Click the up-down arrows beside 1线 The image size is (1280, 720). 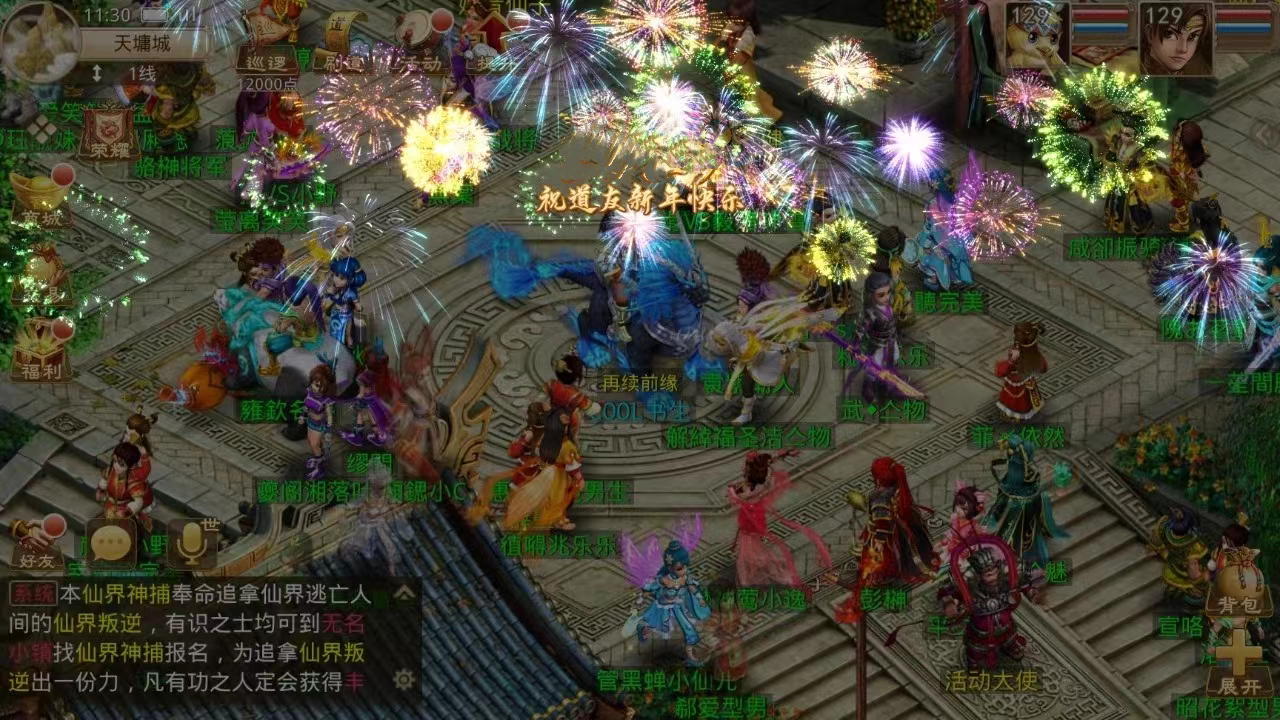[x=98, y=70]
